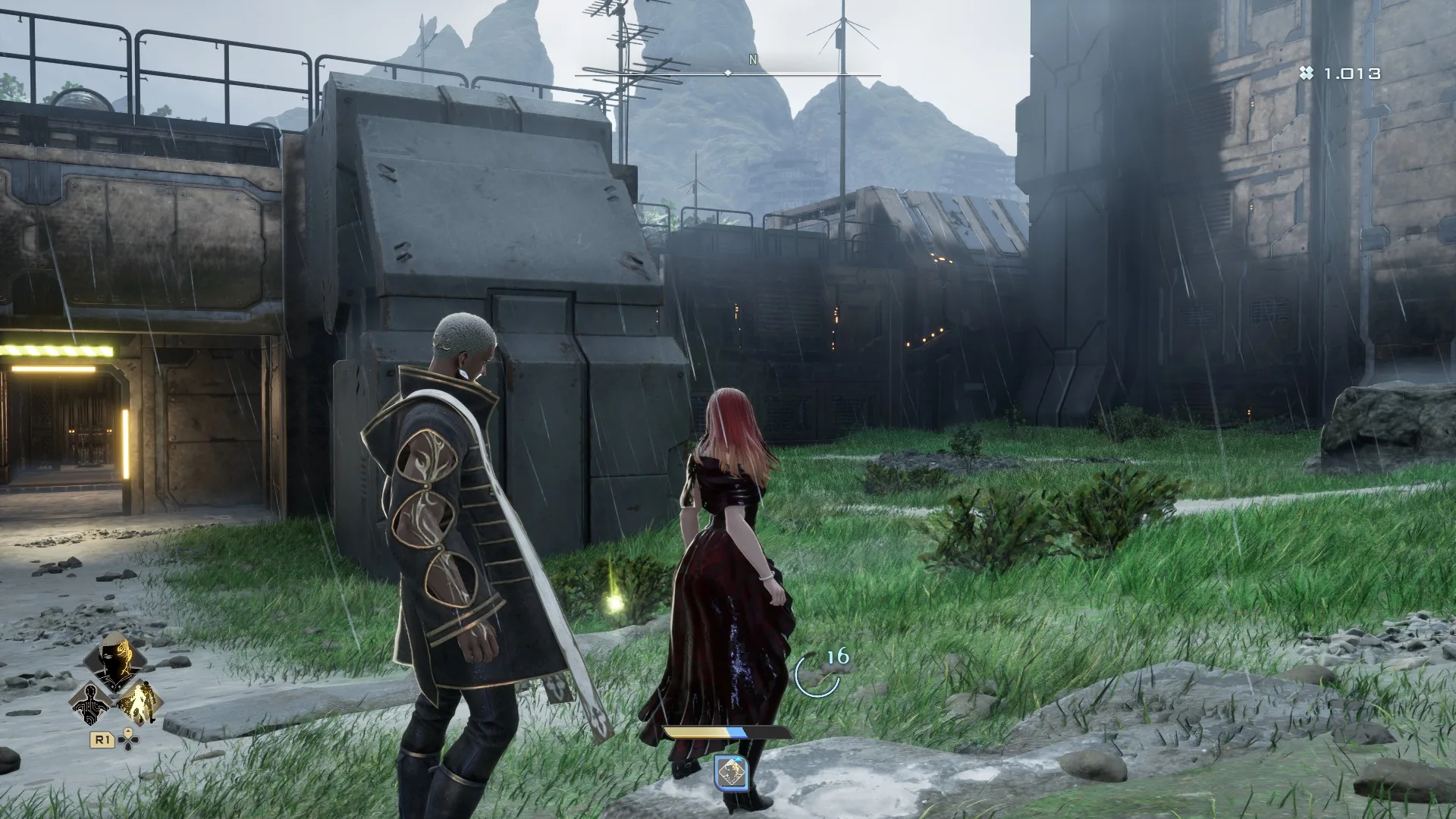Screen dimensions: 1456x819
Task: Click the circular gauge showing 16
Action: click(817, 675)
